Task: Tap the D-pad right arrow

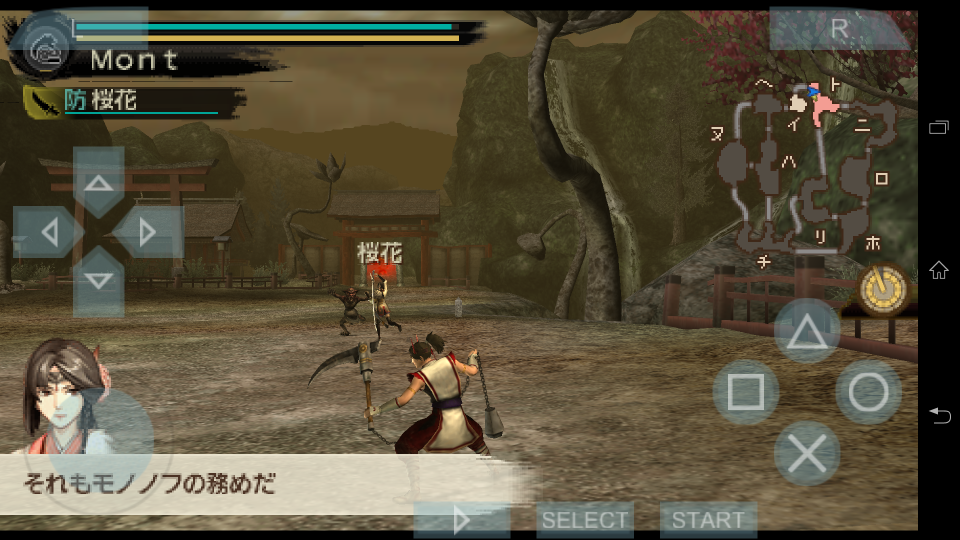Action: point(148,232)
